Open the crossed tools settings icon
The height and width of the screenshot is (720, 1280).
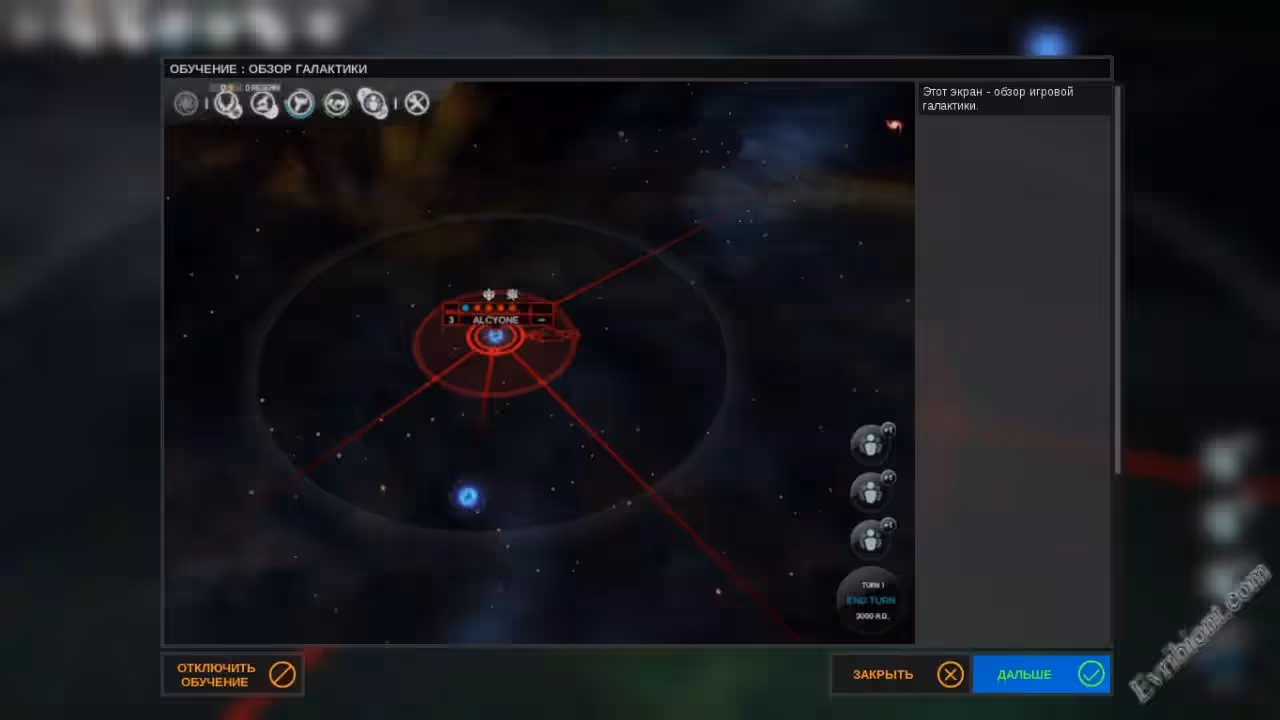[417, 103]
